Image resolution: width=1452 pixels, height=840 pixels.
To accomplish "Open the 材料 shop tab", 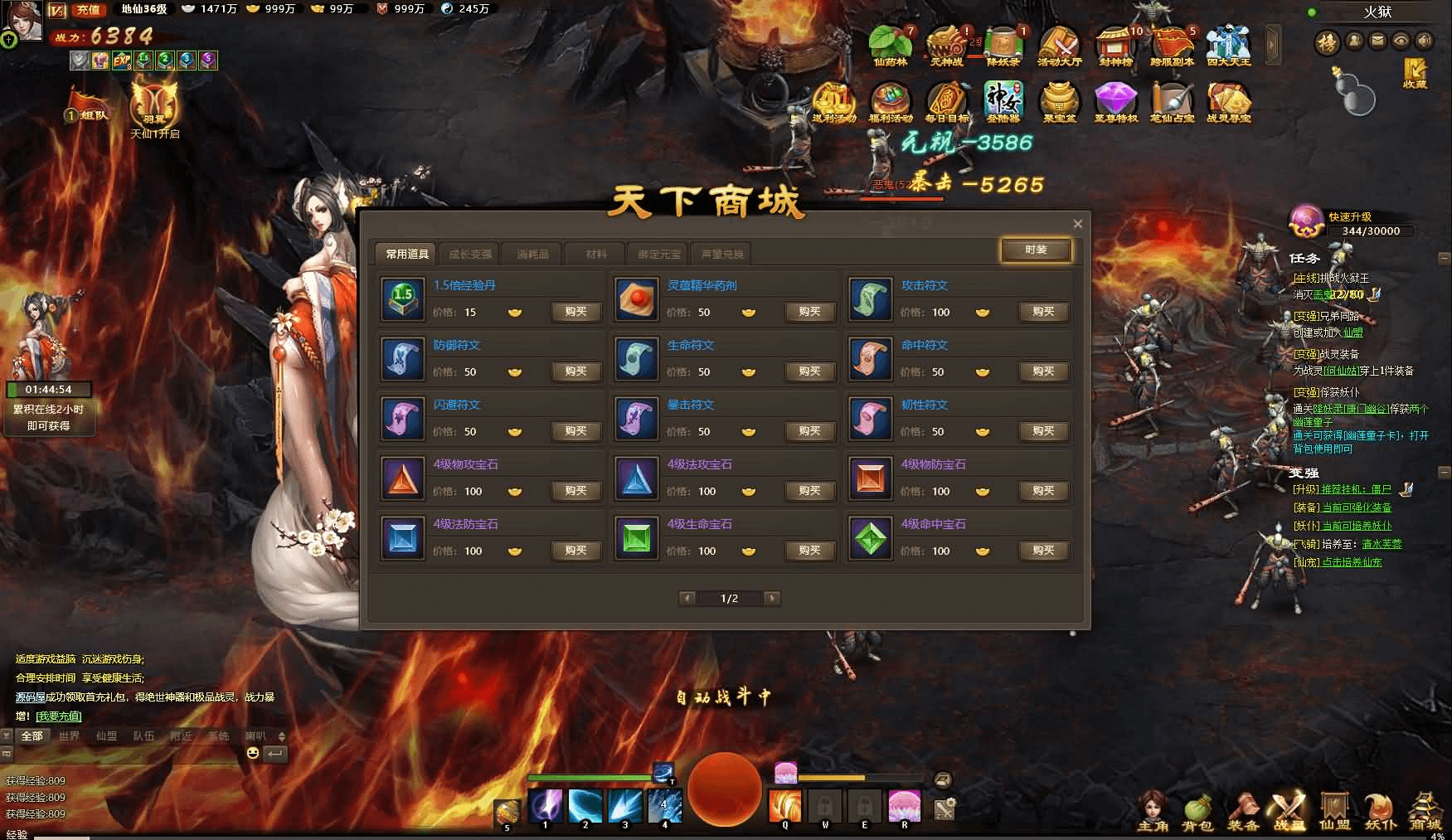I will click(596, 254).
